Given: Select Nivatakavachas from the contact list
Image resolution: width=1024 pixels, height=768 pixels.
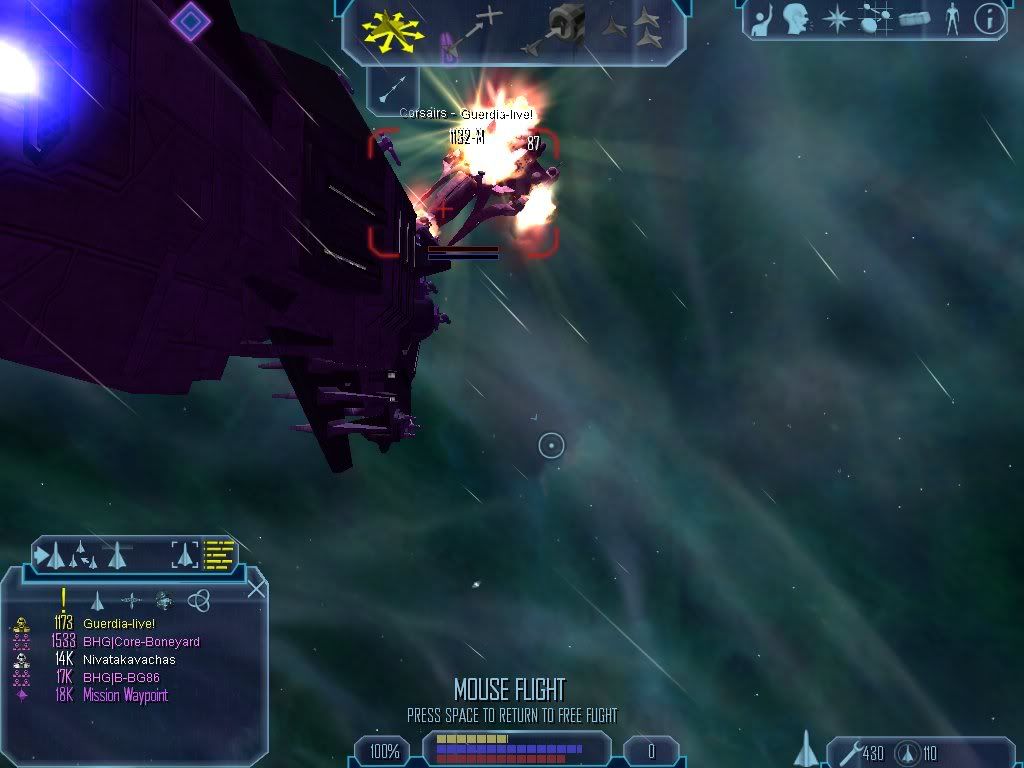Looking at the screenshot, I should [x=129, y=660].
